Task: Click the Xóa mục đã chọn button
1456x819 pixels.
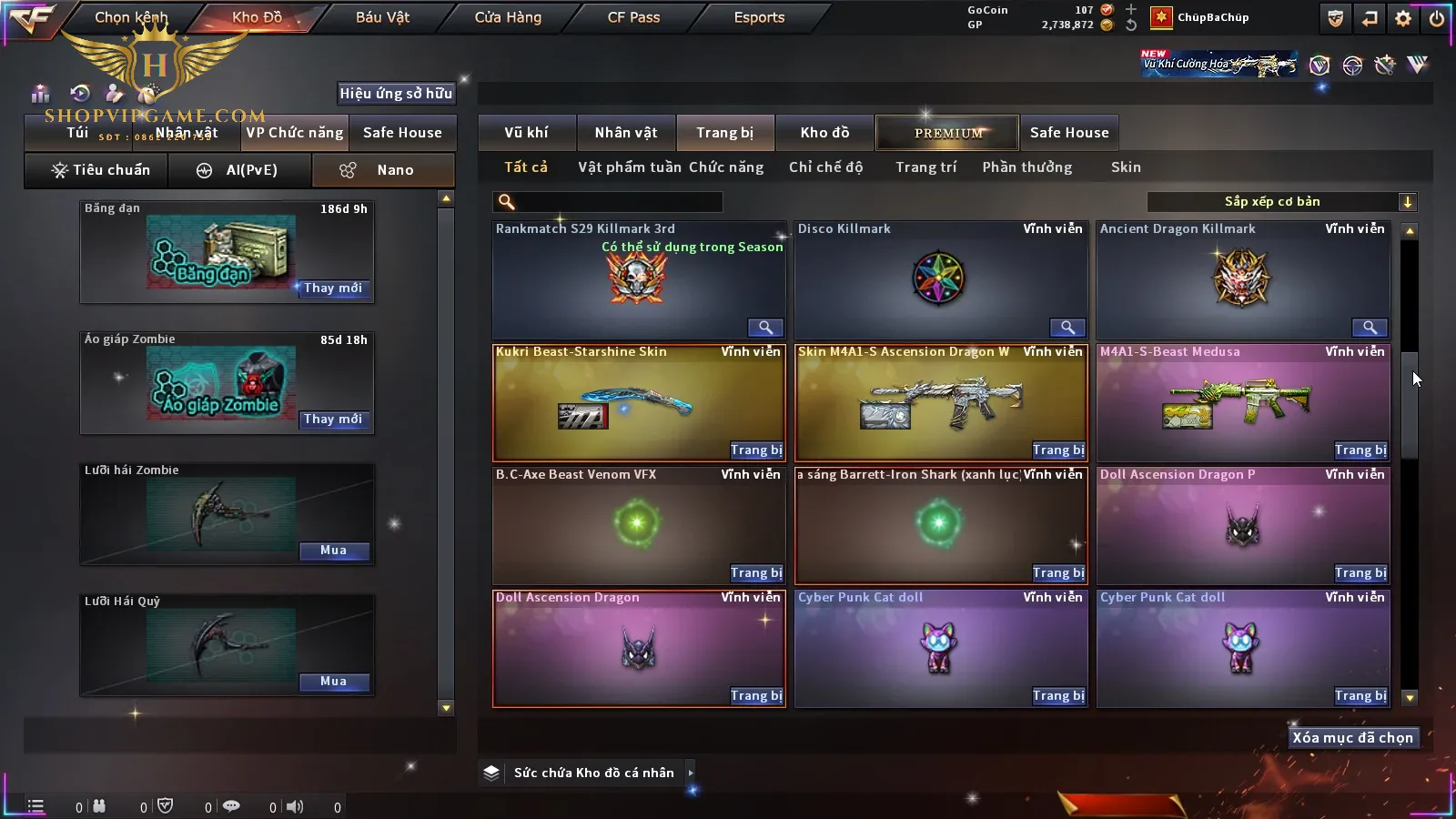Action: 1352,738
